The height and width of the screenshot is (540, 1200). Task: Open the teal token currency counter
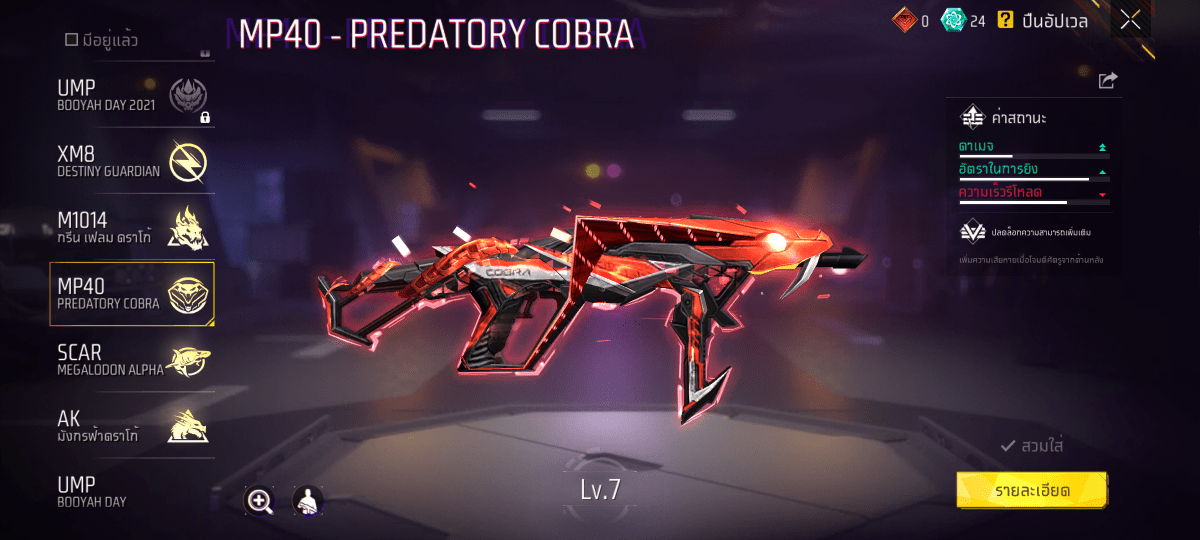pyautogui.click(x=964, y=20)
